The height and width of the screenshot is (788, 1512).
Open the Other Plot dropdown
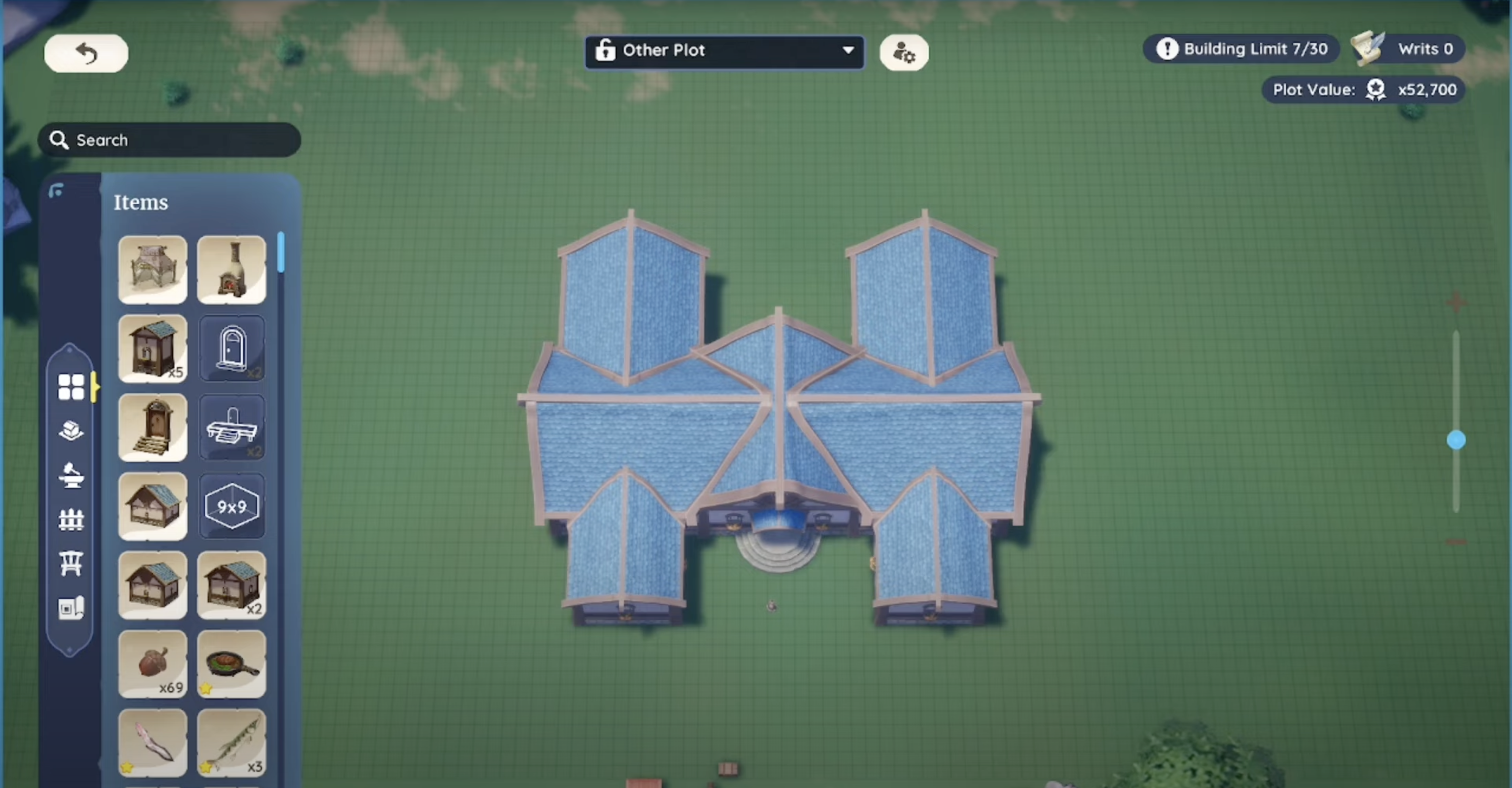click(x=724, y=51)
